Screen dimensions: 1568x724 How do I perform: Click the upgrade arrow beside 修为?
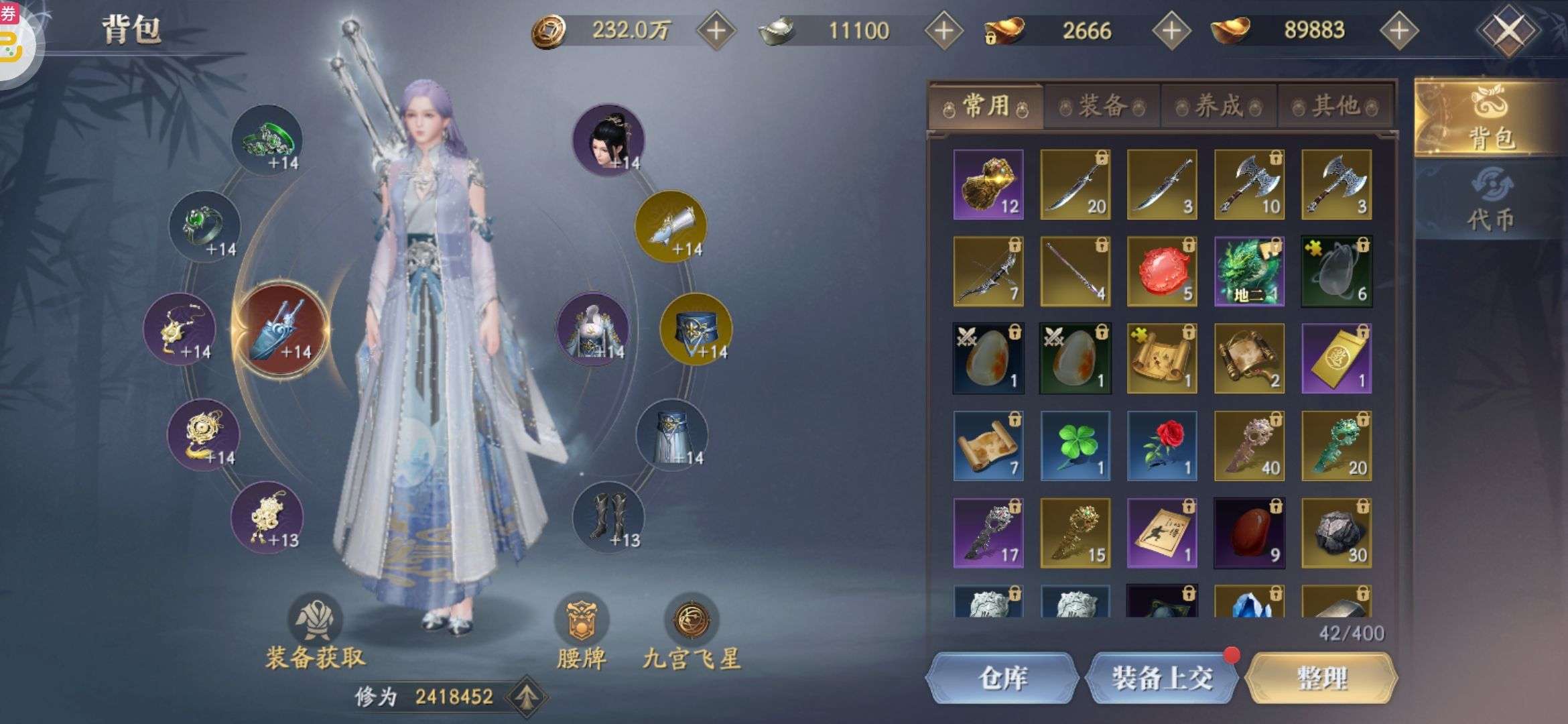527,697
